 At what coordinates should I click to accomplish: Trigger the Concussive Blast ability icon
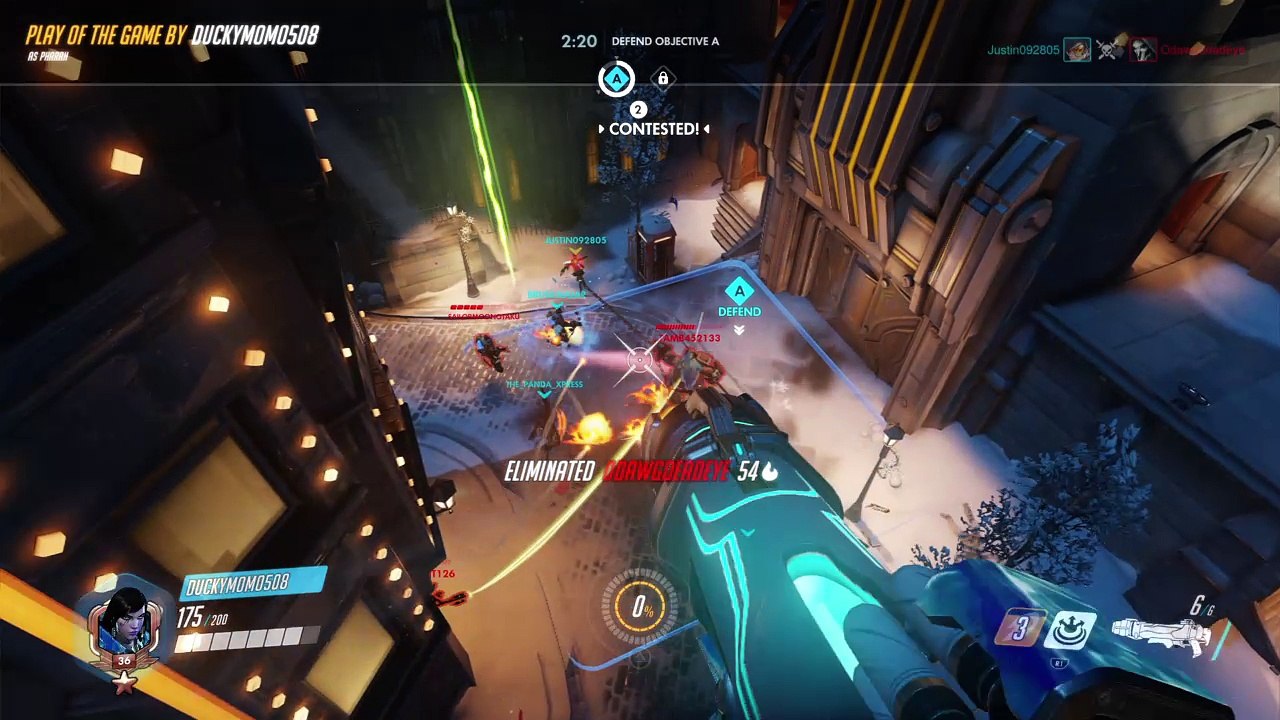point(1072,631)
